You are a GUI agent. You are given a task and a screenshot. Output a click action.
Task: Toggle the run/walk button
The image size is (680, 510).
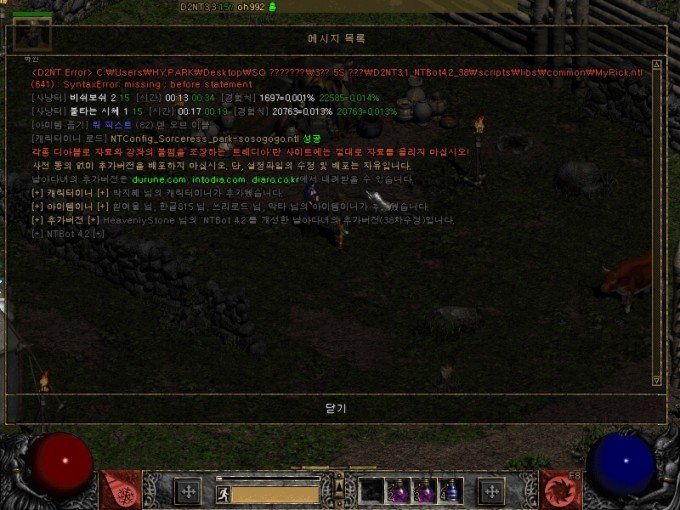(223, 492)
